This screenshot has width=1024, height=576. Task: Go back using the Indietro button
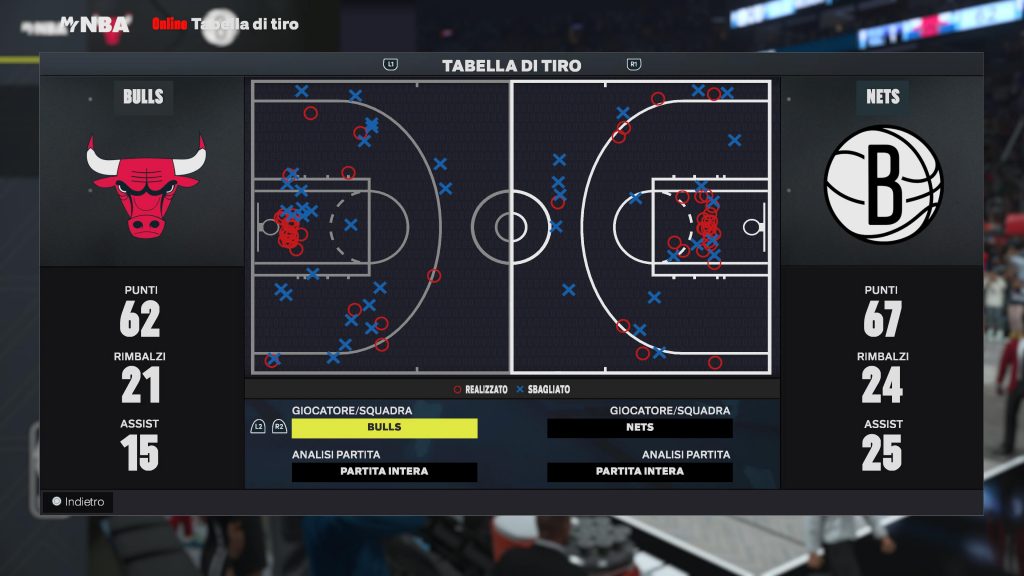click(78, 502)
